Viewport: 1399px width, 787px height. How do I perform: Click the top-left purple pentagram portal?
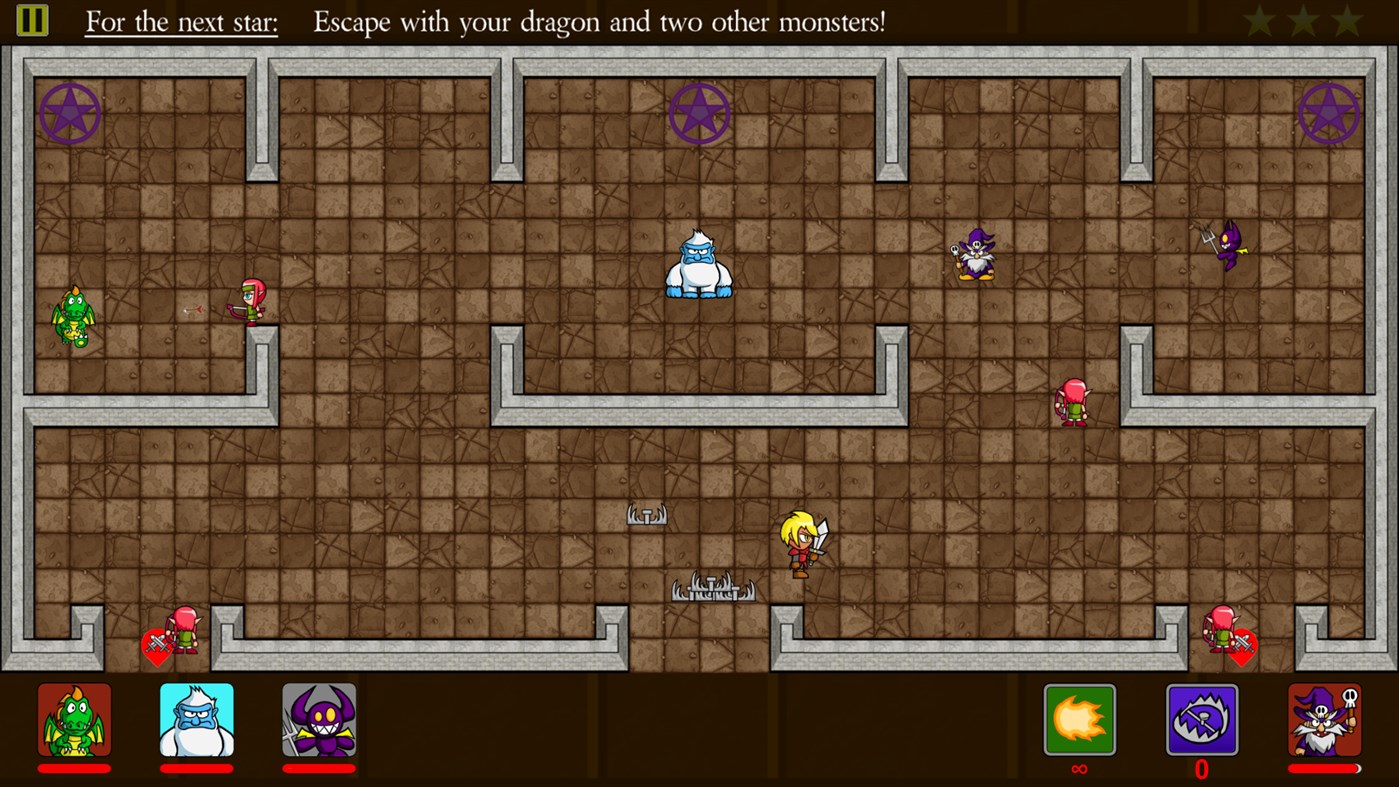click(70, 112)
